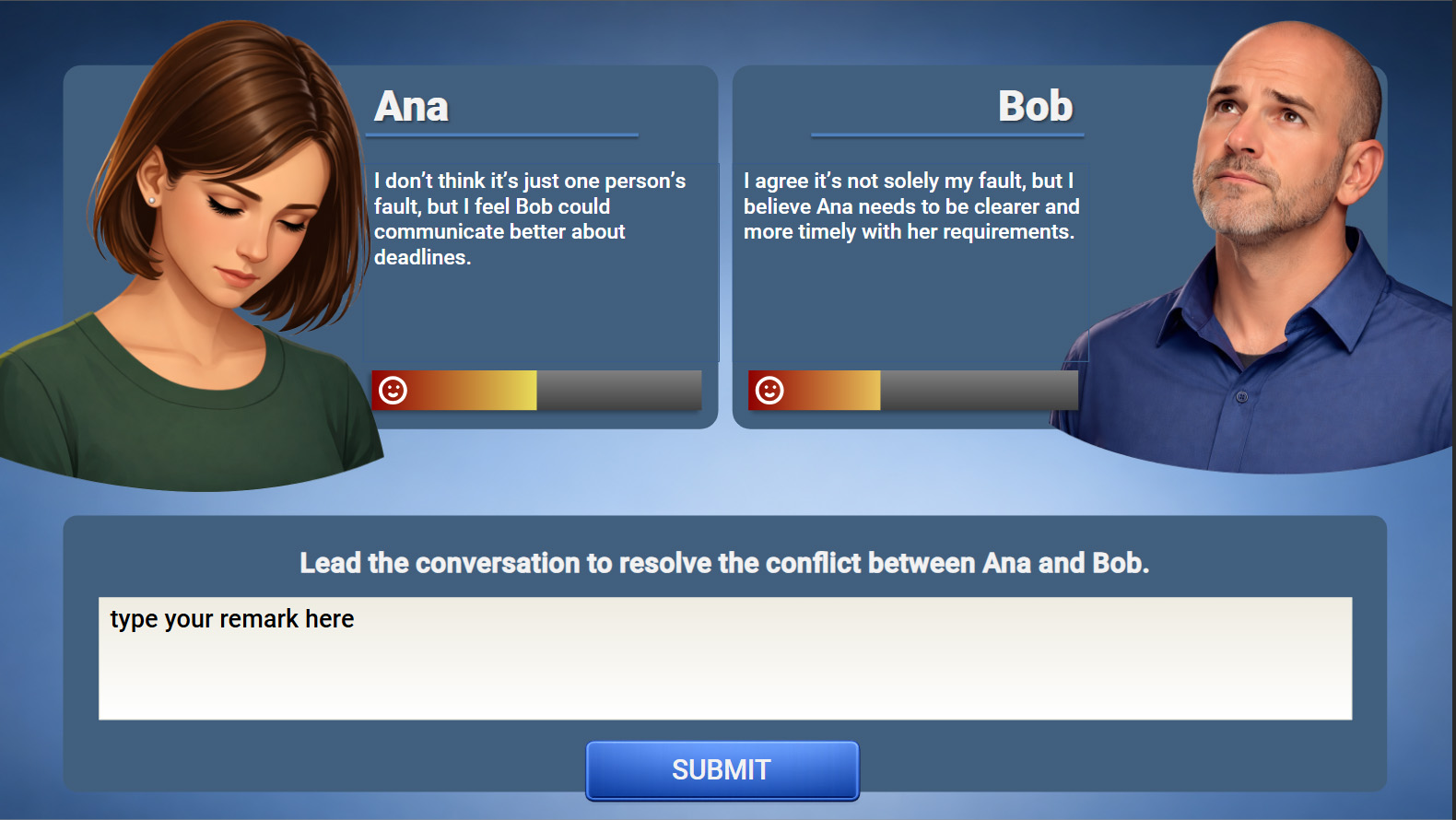Click the smiley icon on Bob's mood meter

769,390
